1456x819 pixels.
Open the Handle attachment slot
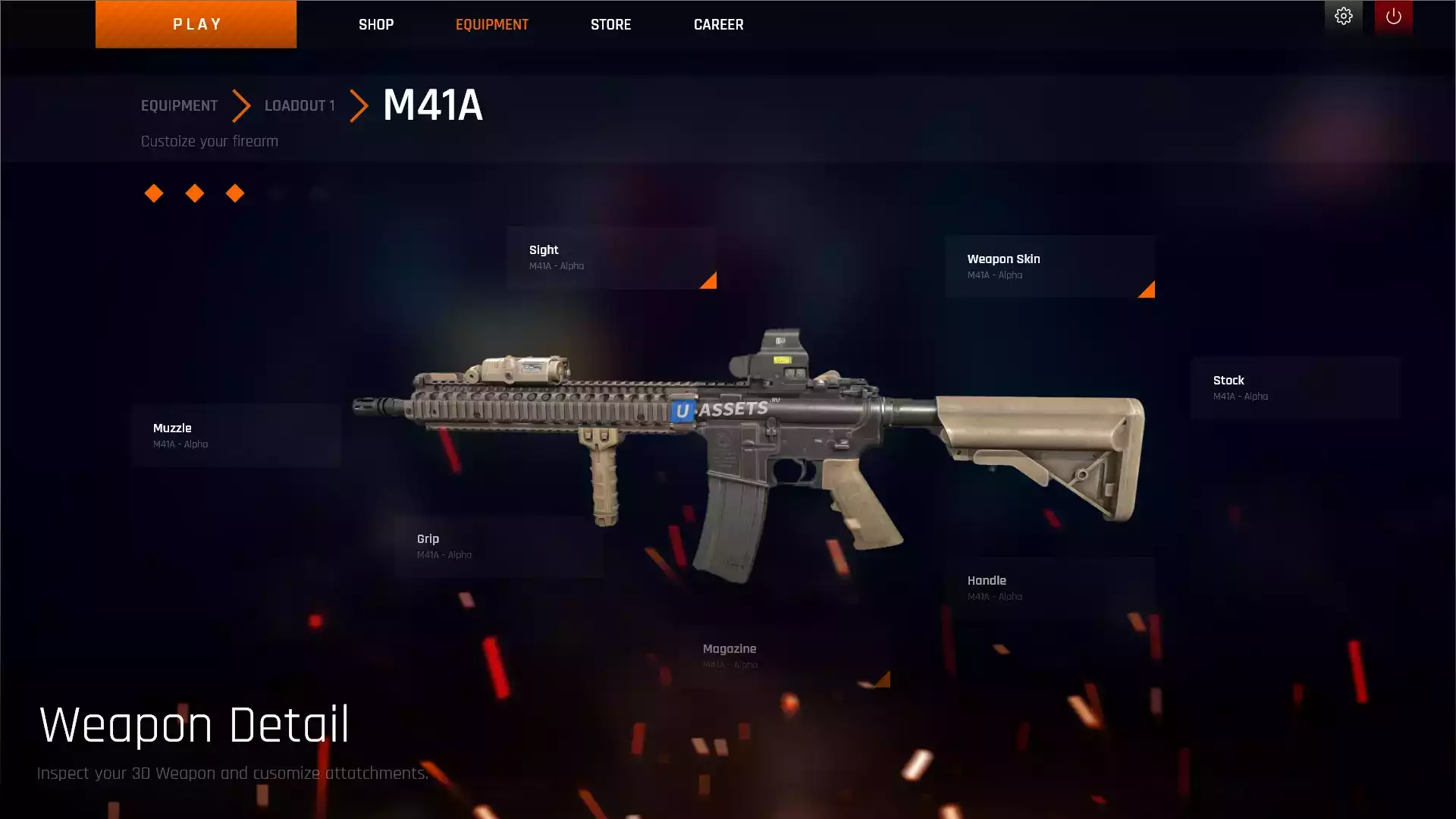(x=1050, y=588)
